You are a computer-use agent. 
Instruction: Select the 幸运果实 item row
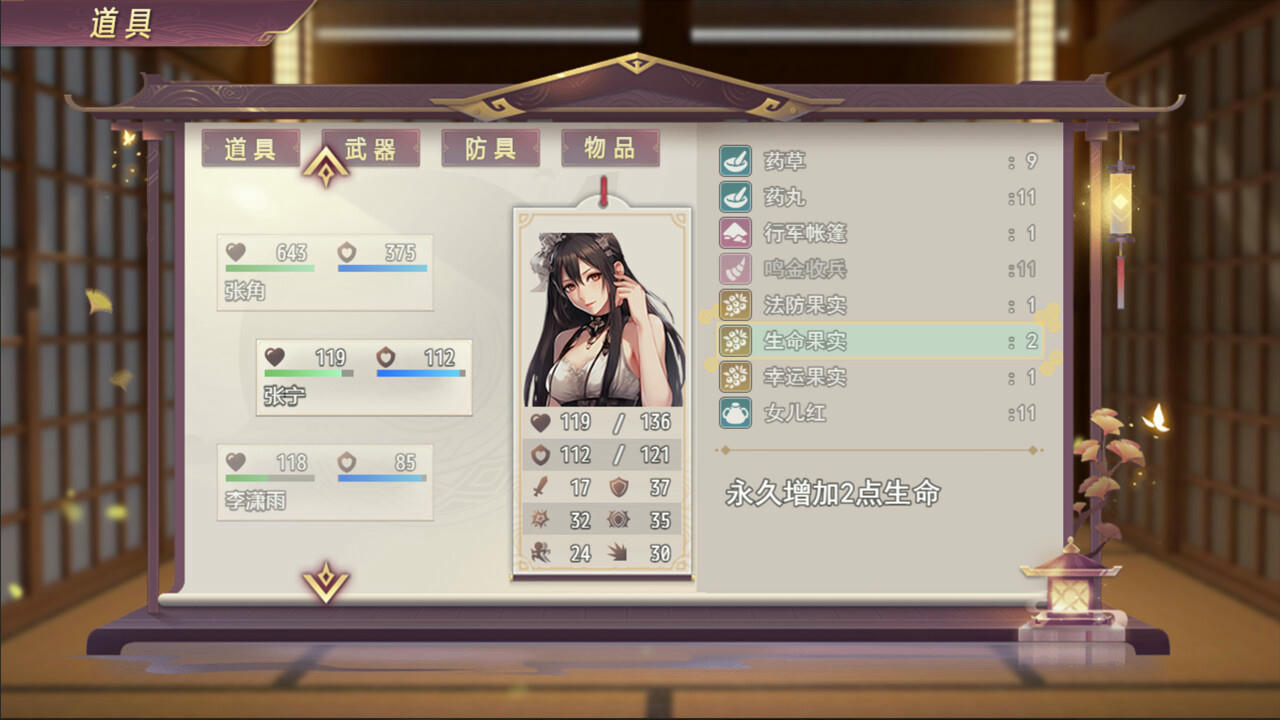[880, 377]
